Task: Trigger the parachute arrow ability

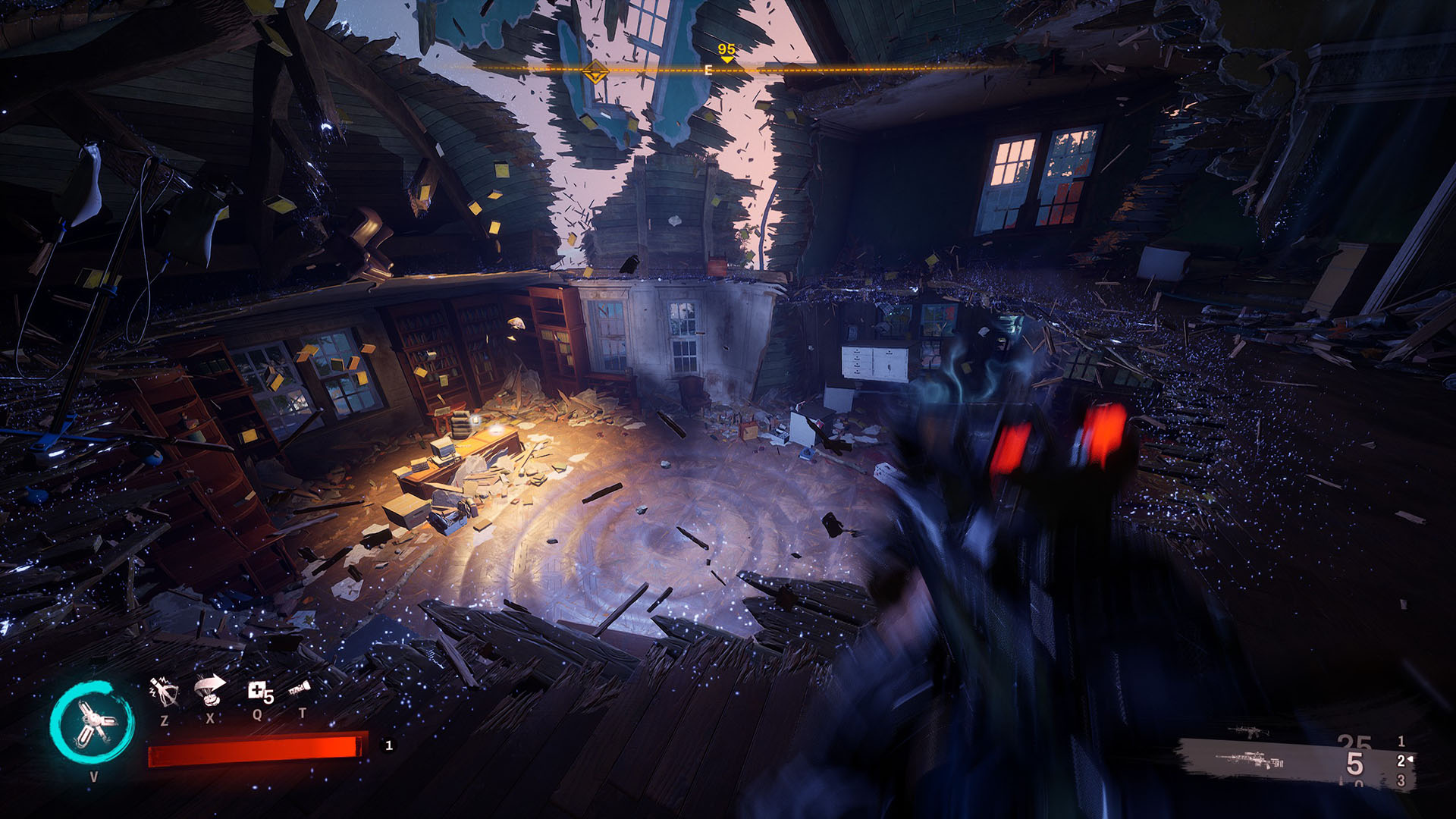Action: point(210,689)
